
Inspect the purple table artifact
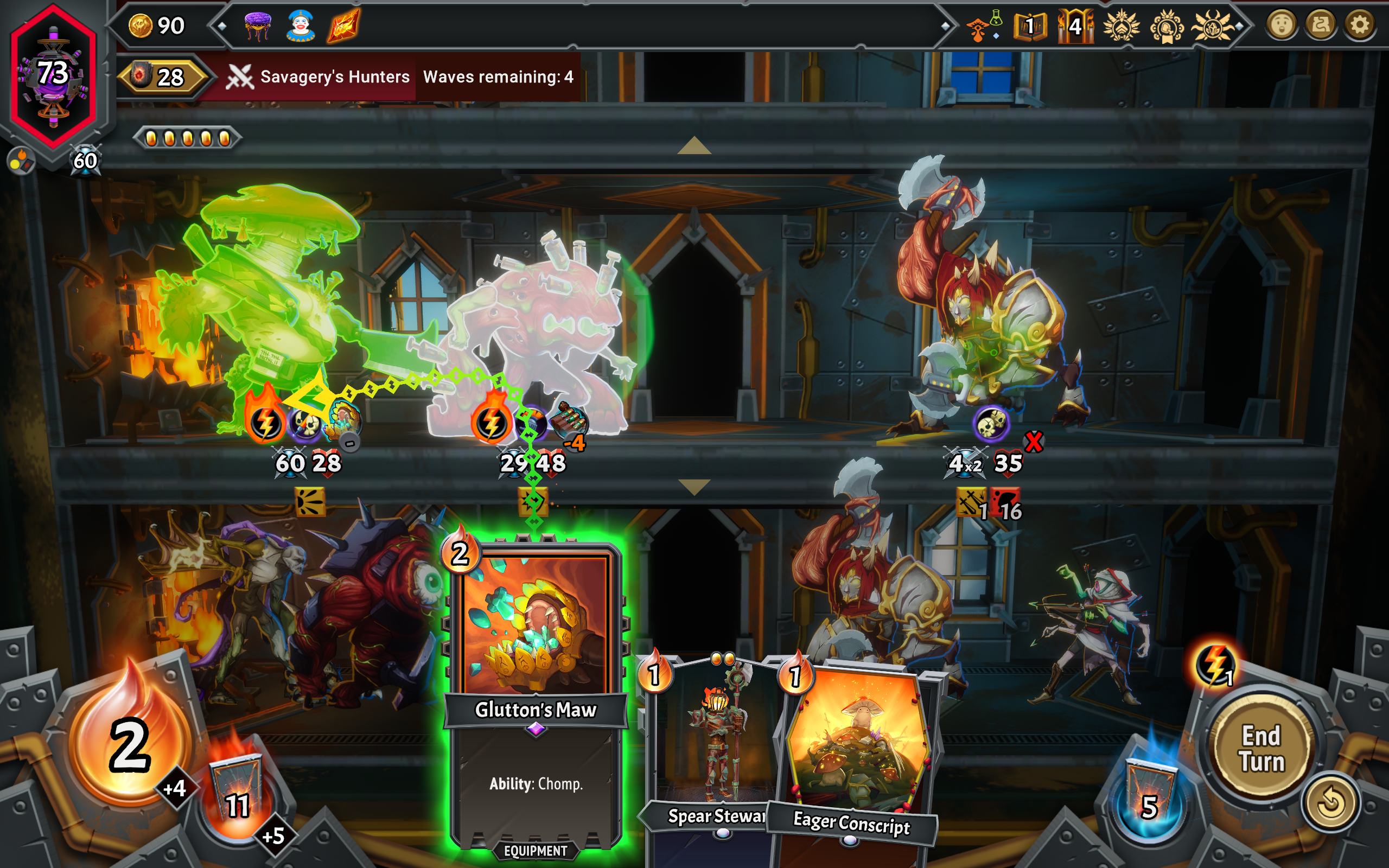[258, 27]
